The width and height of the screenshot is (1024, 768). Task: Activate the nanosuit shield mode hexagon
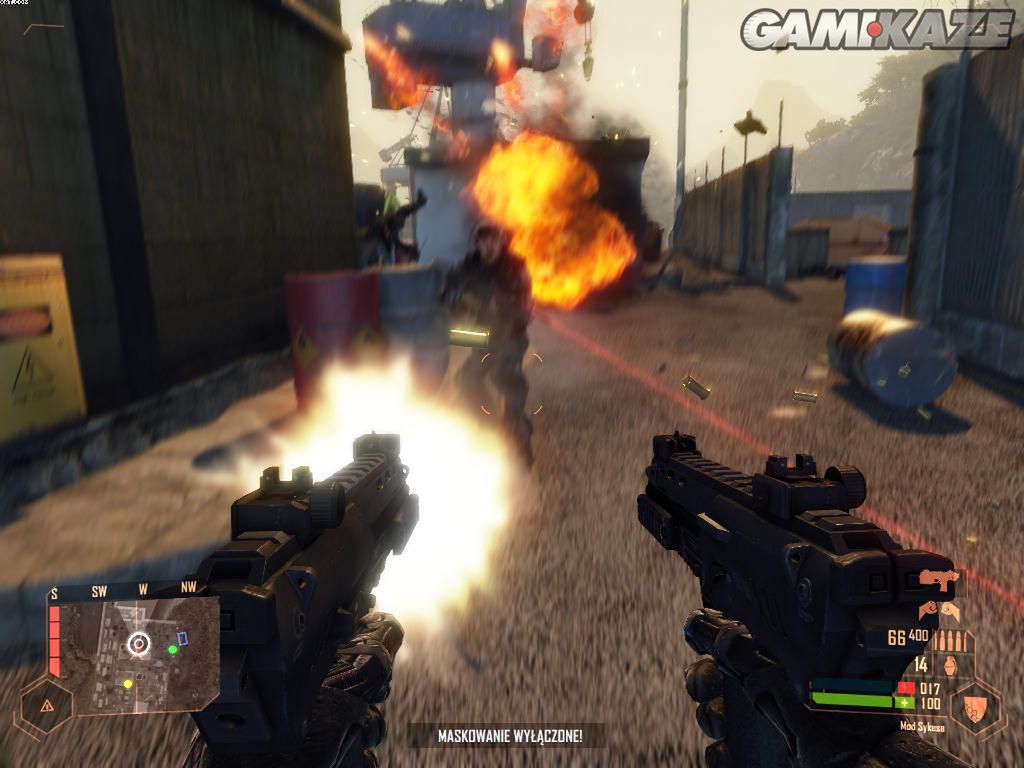(x=975, y=707)
